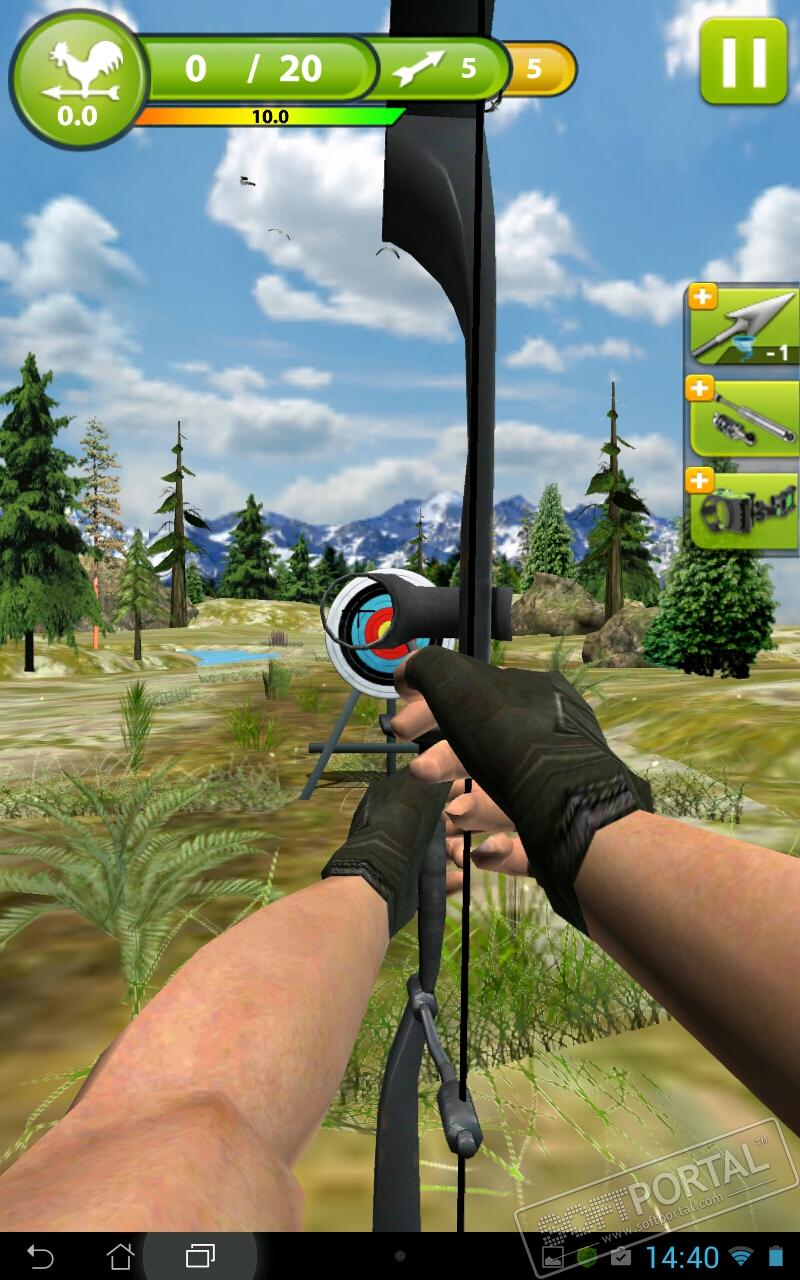This screenshot has height=1280, width=800.
Task: Go to the Android home screen
Action: pos(120,1255)
